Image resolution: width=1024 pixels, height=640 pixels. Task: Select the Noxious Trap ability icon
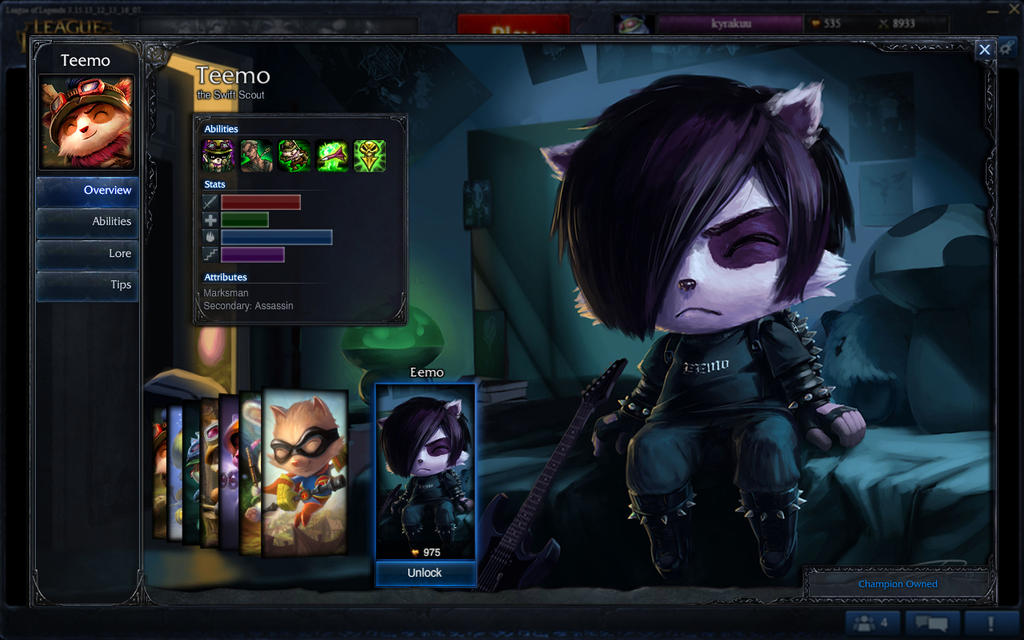point(370,156)
